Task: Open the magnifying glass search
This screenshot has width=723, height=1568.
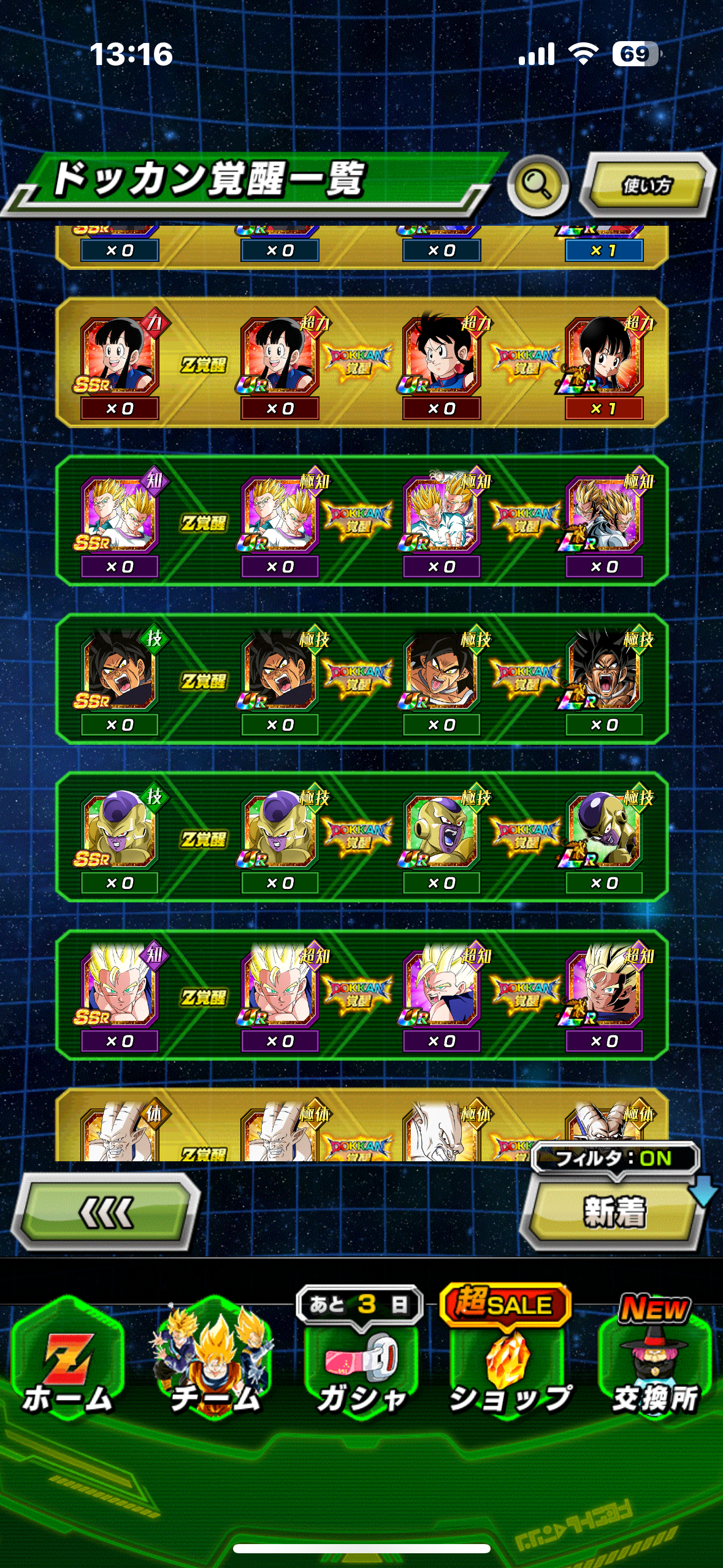Action: (538, 185)
